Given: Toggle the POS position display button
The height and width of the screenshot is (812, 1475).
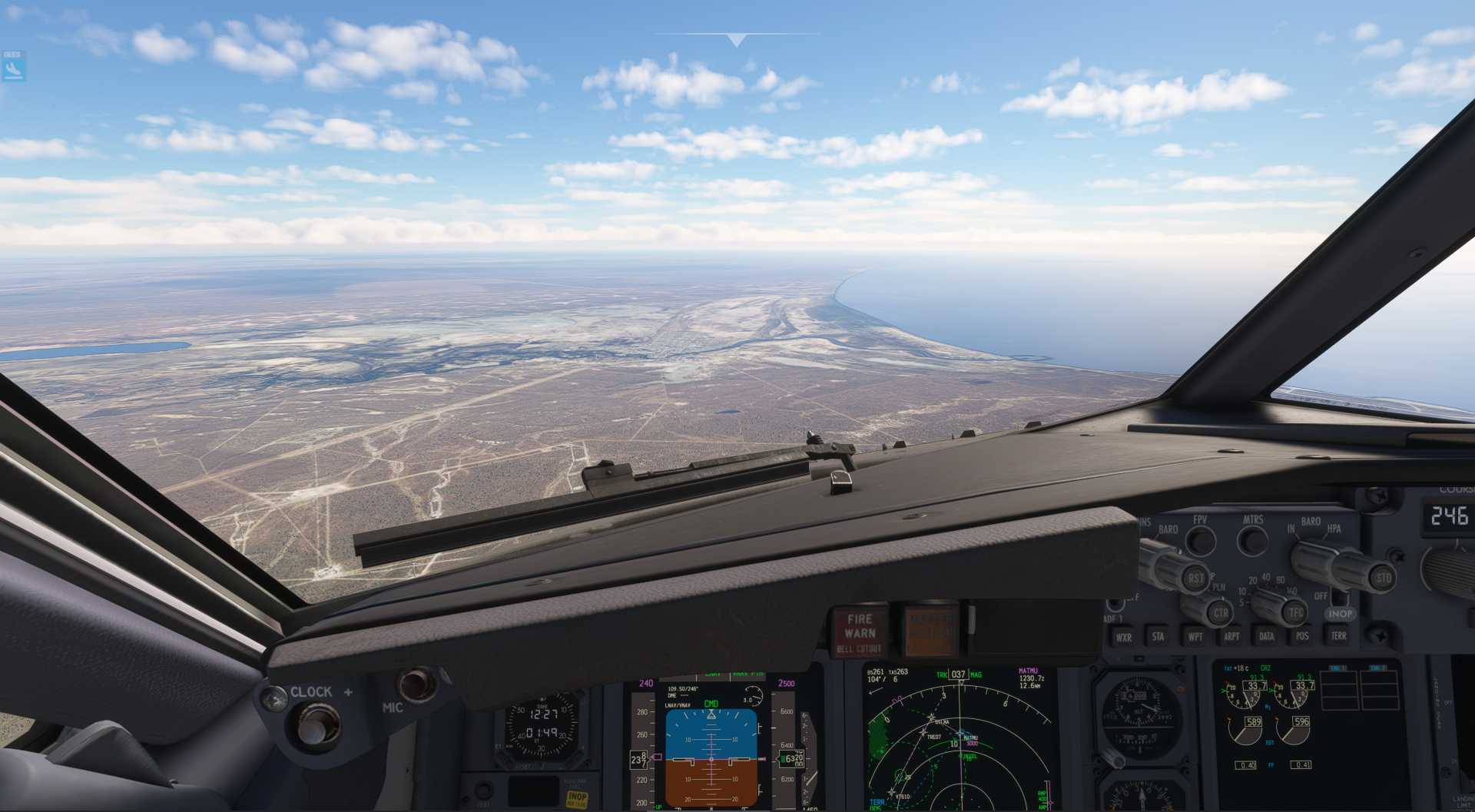Looking at the screenshot, I should tap(1302, 636).
